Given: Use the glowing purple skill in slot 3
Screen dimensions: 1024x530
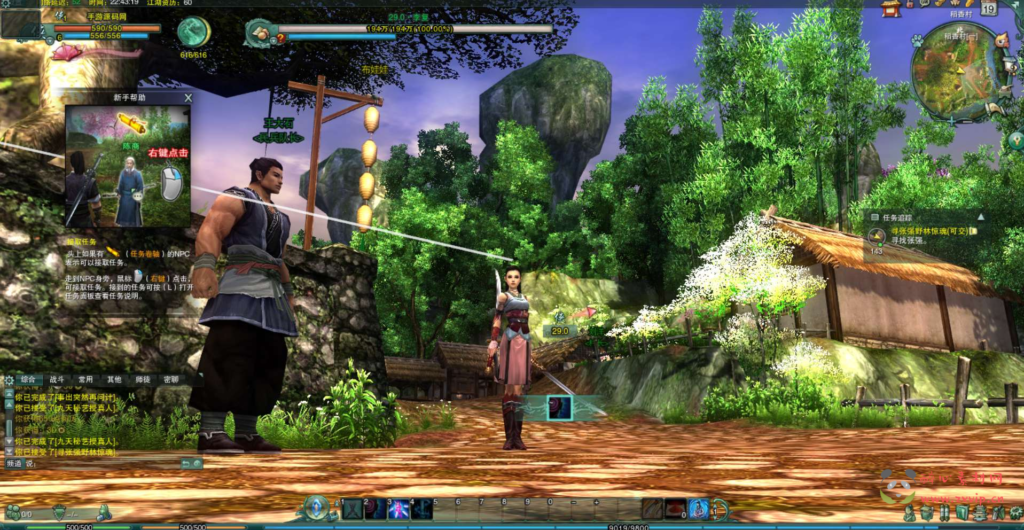Looking at the screenshot, I should (398, 509).
